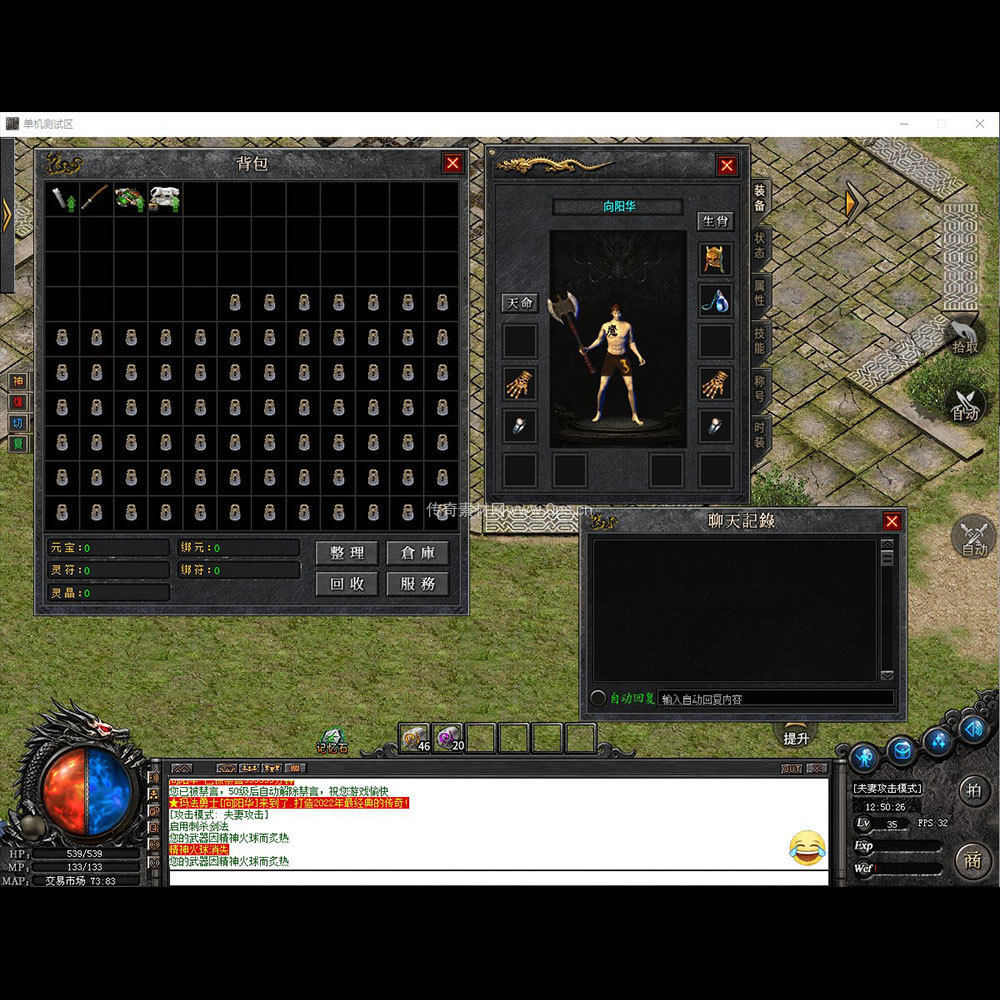
Task: Click the 整理 sort button
Action: (346, 553)
